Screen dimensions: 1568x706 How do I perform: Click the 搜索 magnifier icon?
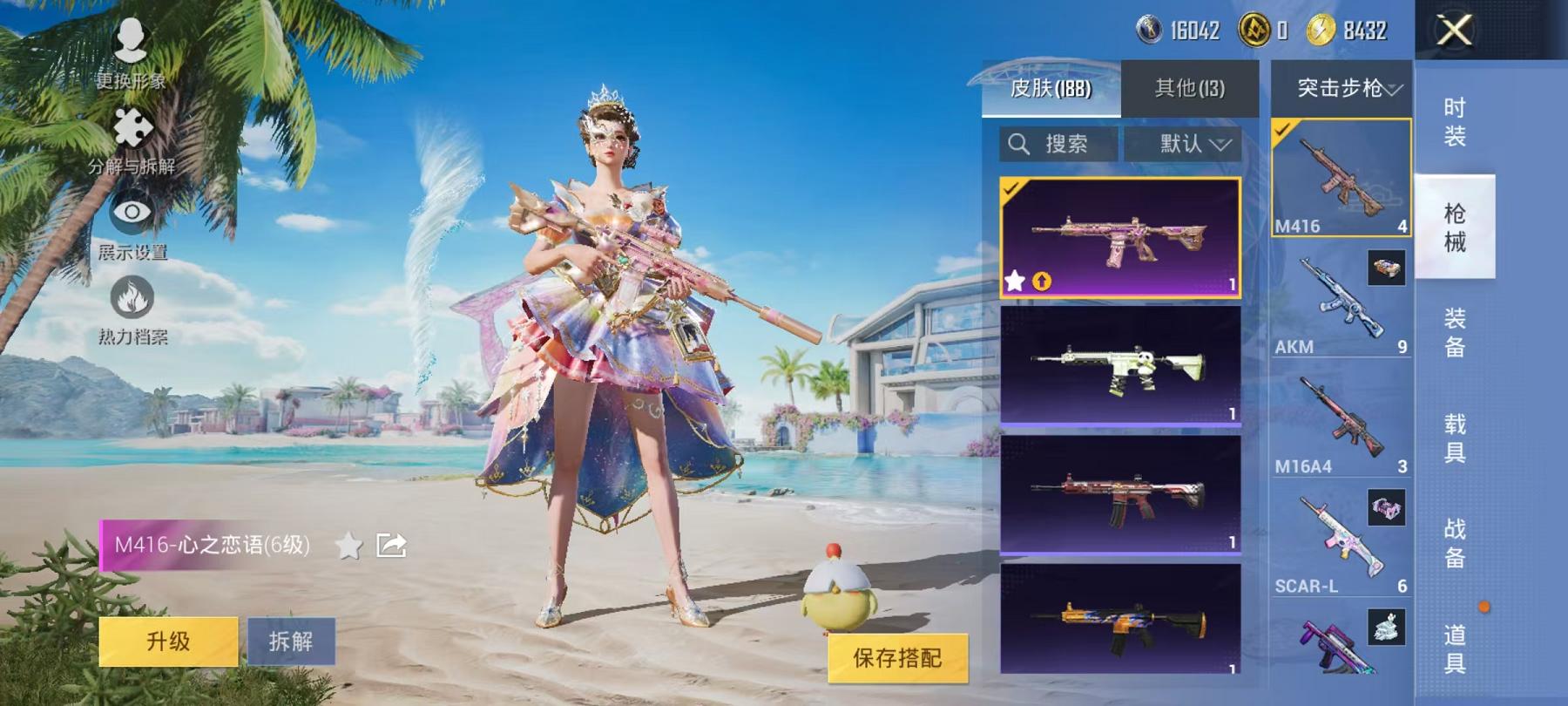tap(1019, 144)
